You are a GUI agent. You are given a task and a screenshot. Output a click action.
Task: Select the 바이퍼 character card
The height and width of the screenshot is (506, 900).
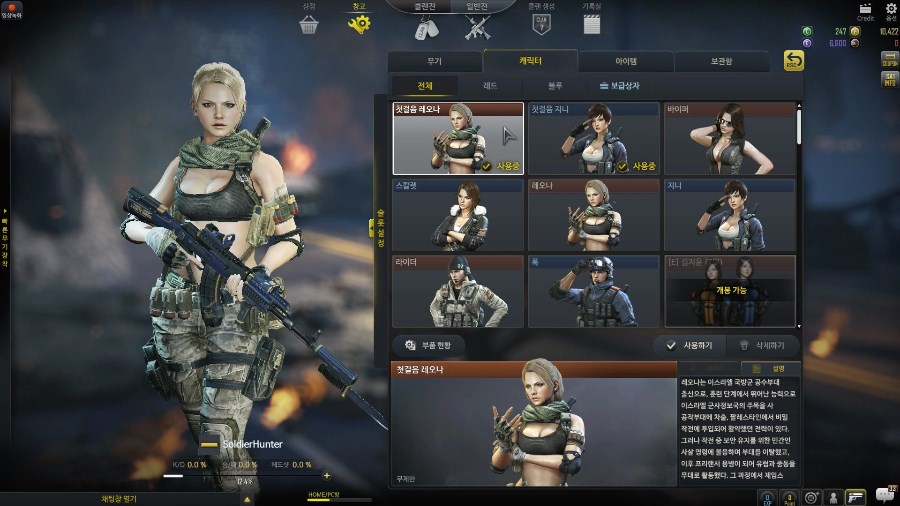729,138
